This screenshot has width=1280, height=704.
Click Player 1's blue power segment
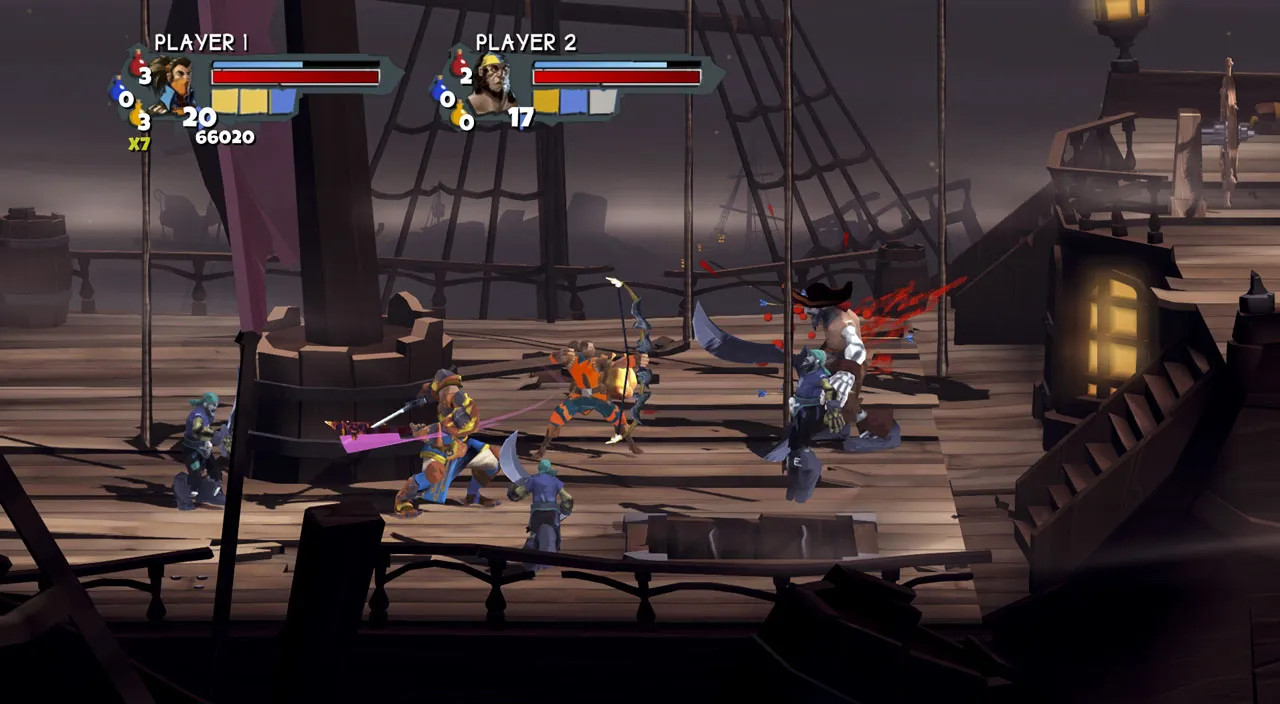pos(283,101)
